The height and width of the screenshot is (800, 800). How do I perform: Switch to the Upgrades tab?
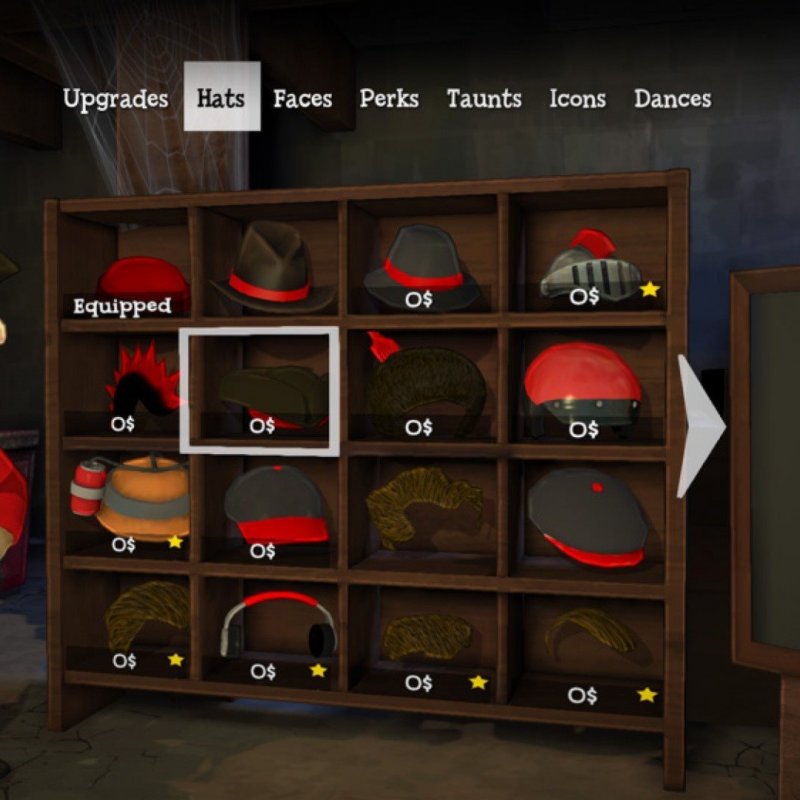point(115,99)
